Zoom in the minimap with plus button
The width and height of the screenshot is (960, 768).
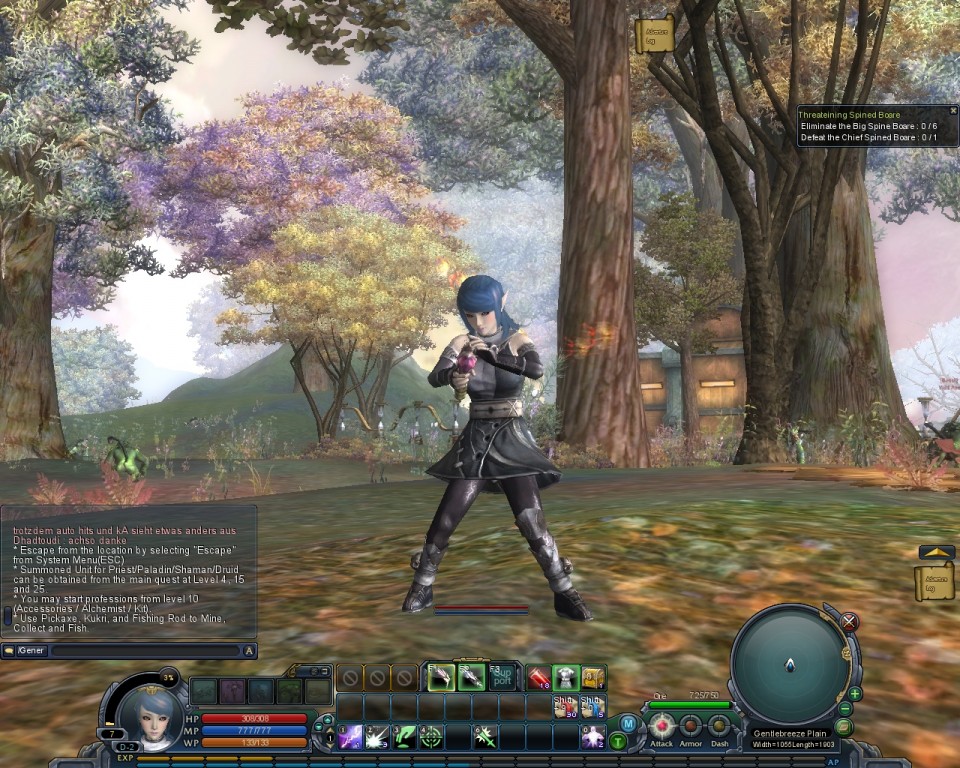[855, 694]
